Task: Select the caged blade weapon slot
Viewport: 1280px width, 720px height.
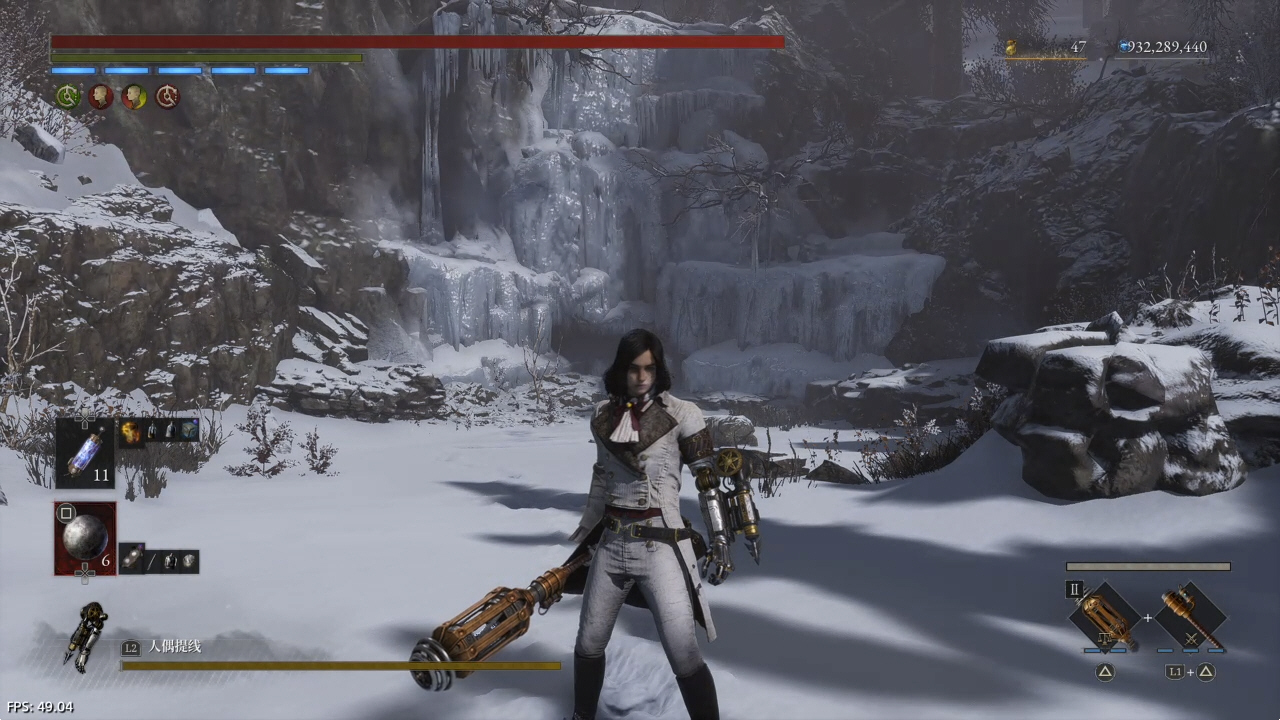Action: 1106,617
